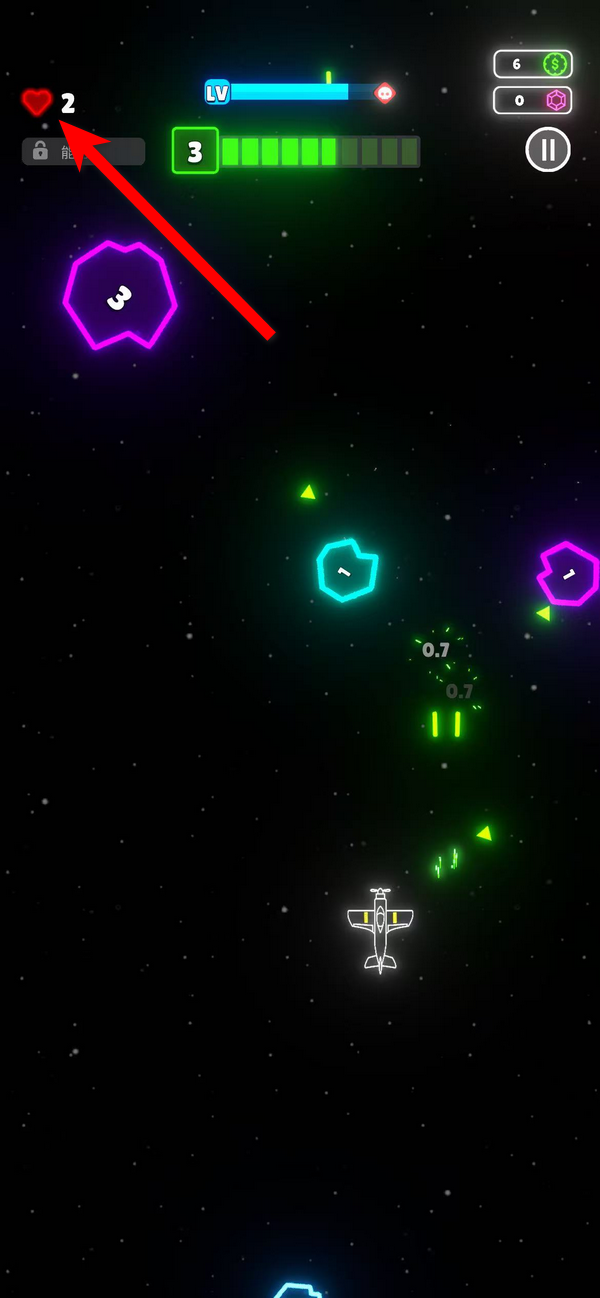600x1298 pixels.
Task: Pause the game with the pause button
Action: [548, 150]
